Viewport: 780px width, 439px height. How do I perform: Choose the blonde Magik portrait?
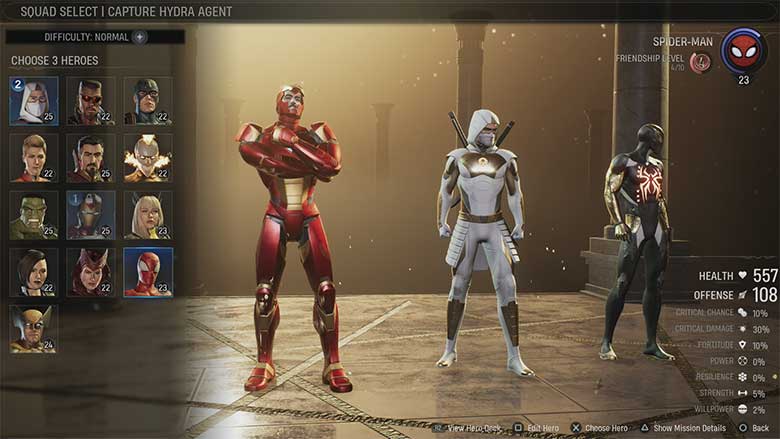tap(148, 215)
